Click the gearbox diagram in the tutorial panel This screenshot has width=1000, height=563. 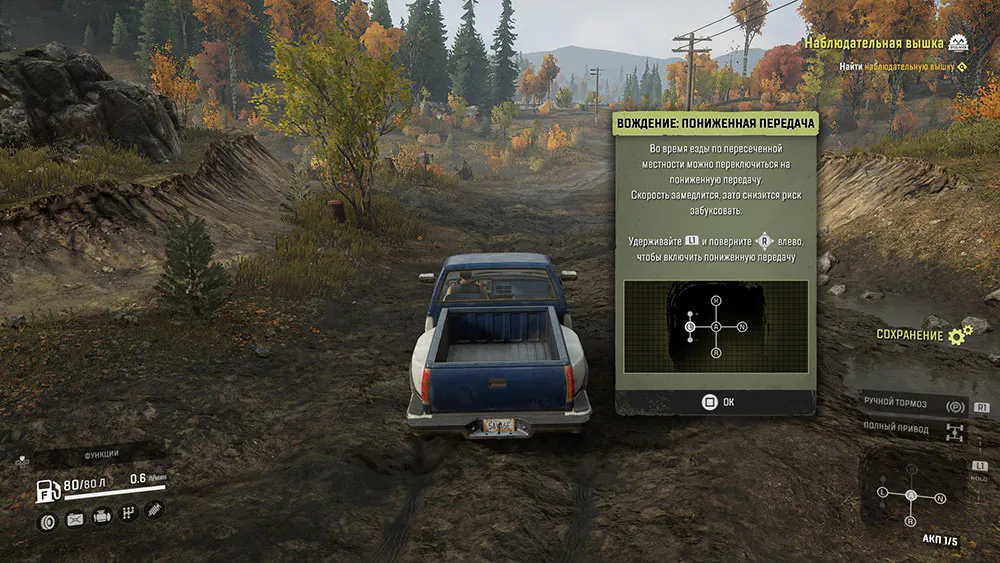point(715,326)
